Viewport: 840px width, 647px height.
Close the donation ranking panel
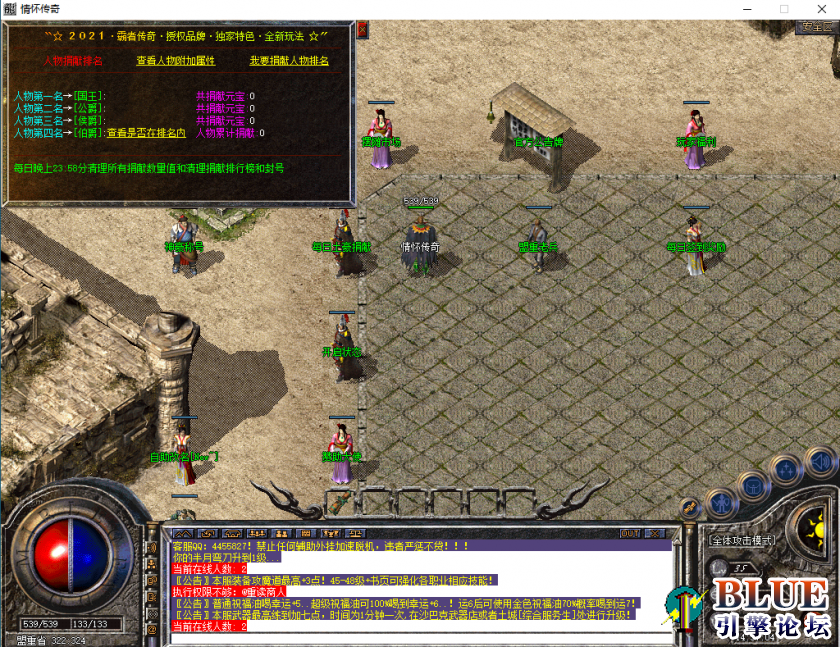tap(362, 30)
